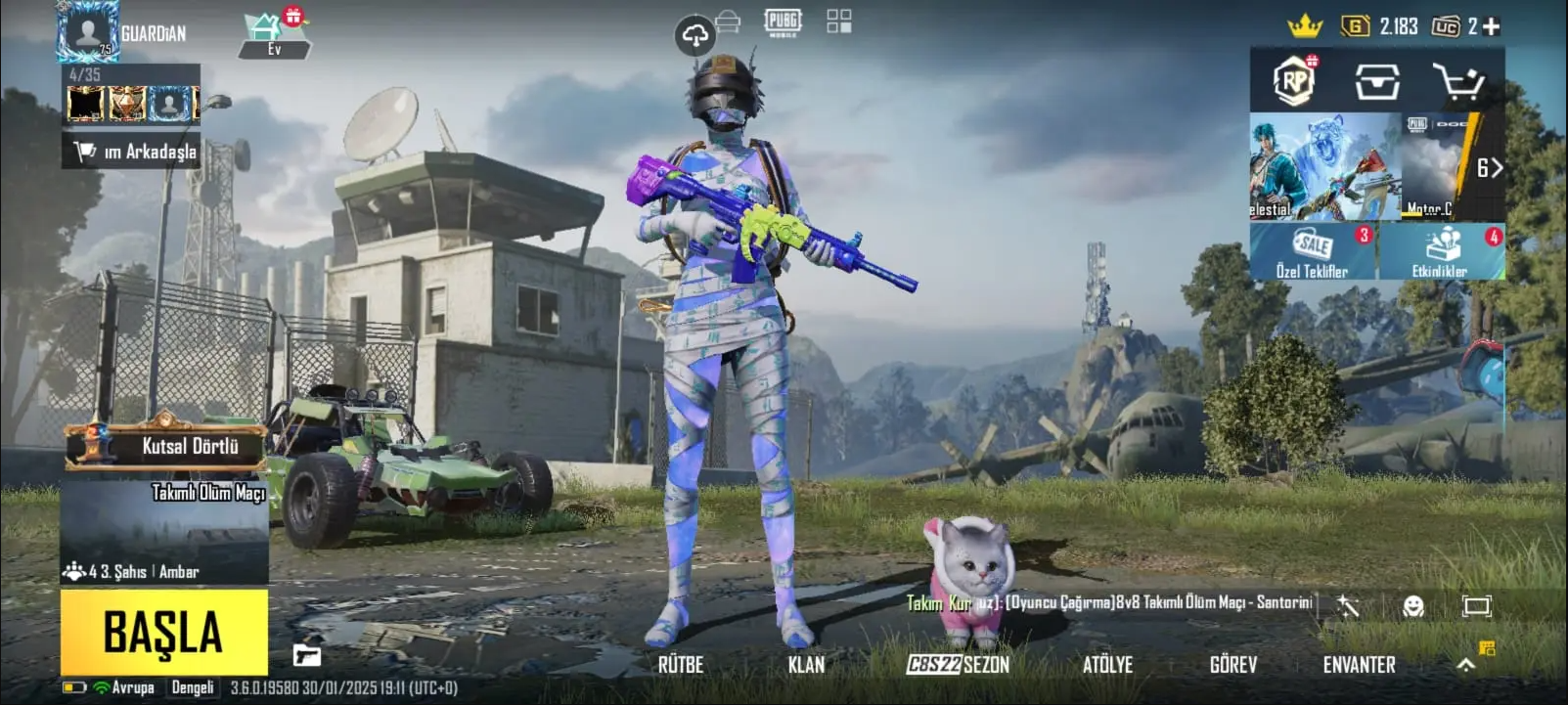This screenshot has width=1568, height=705.
Task: Open the Kutsal Dörtlü mode selector
Action: tap(166, 447)
